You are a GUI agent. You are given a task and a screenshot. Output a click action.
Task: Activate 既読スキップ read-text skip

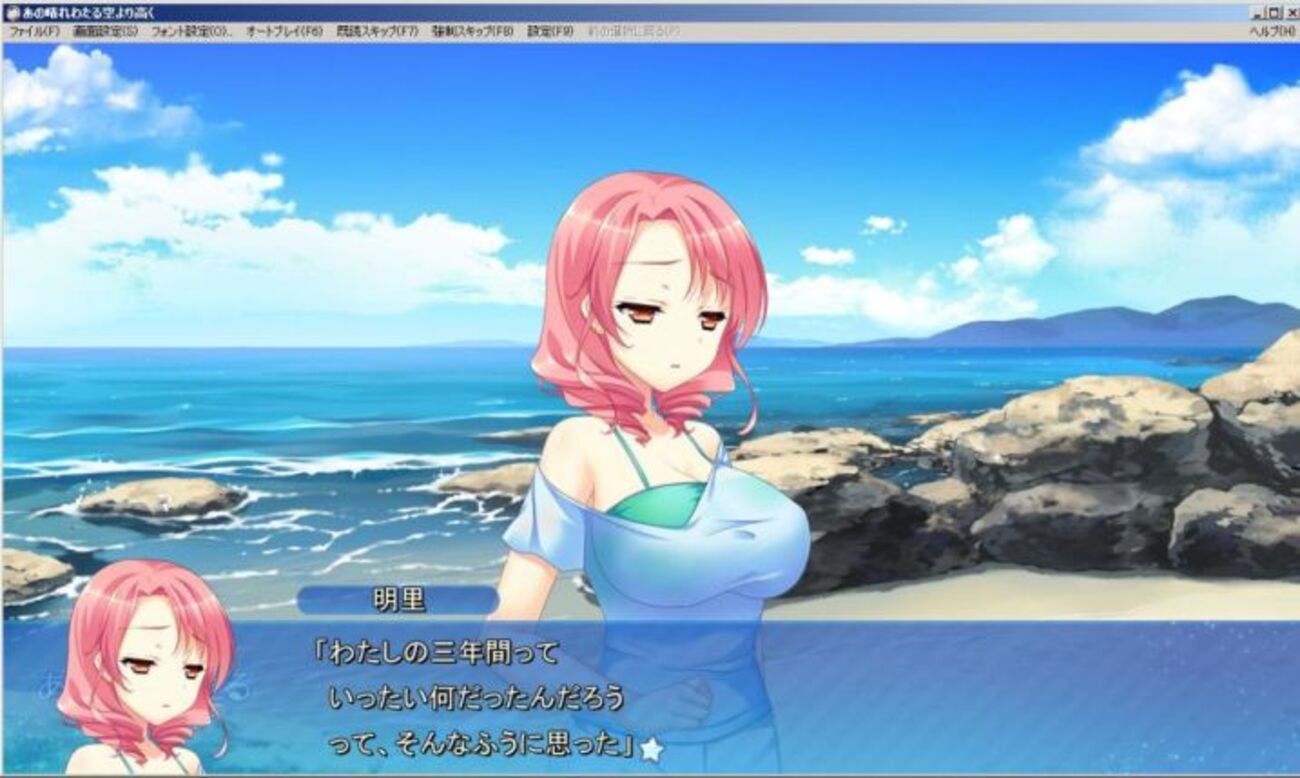(x=377, y=31)
